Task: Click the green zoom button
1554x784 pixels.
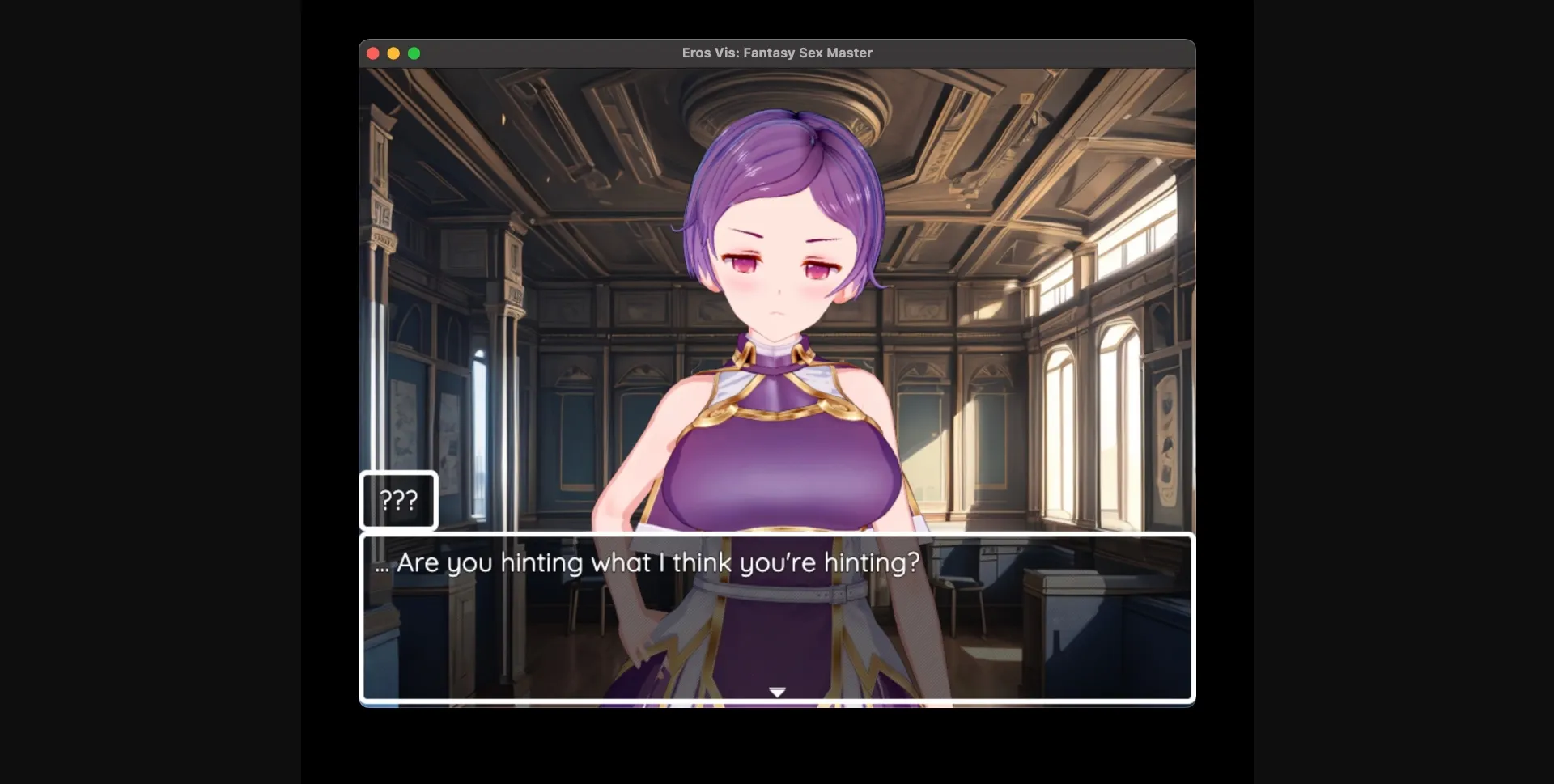Action: pos(415,53)
